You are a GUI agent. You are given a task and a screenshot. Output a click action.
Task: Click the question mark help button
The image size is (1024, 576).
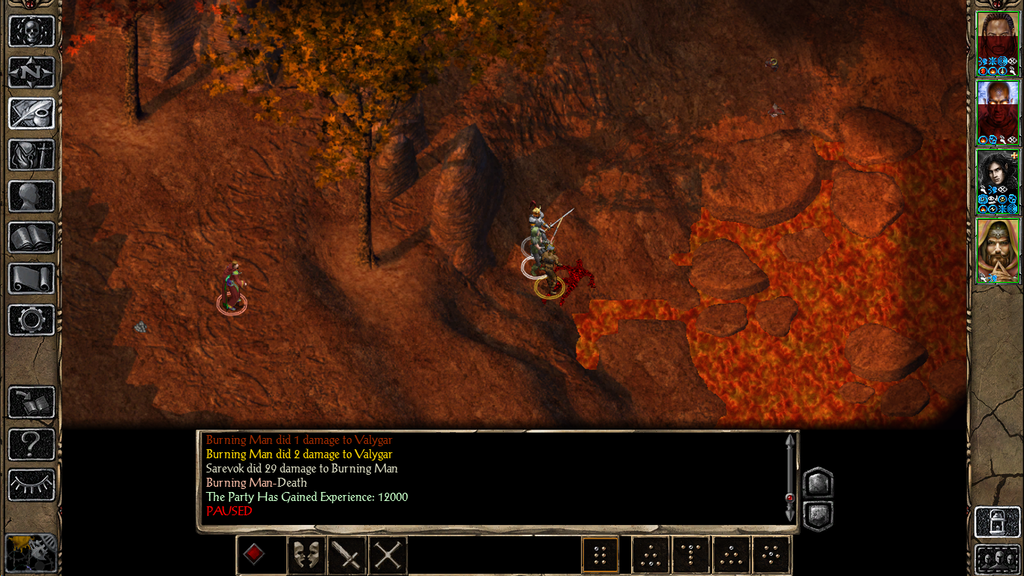(31, 444)
